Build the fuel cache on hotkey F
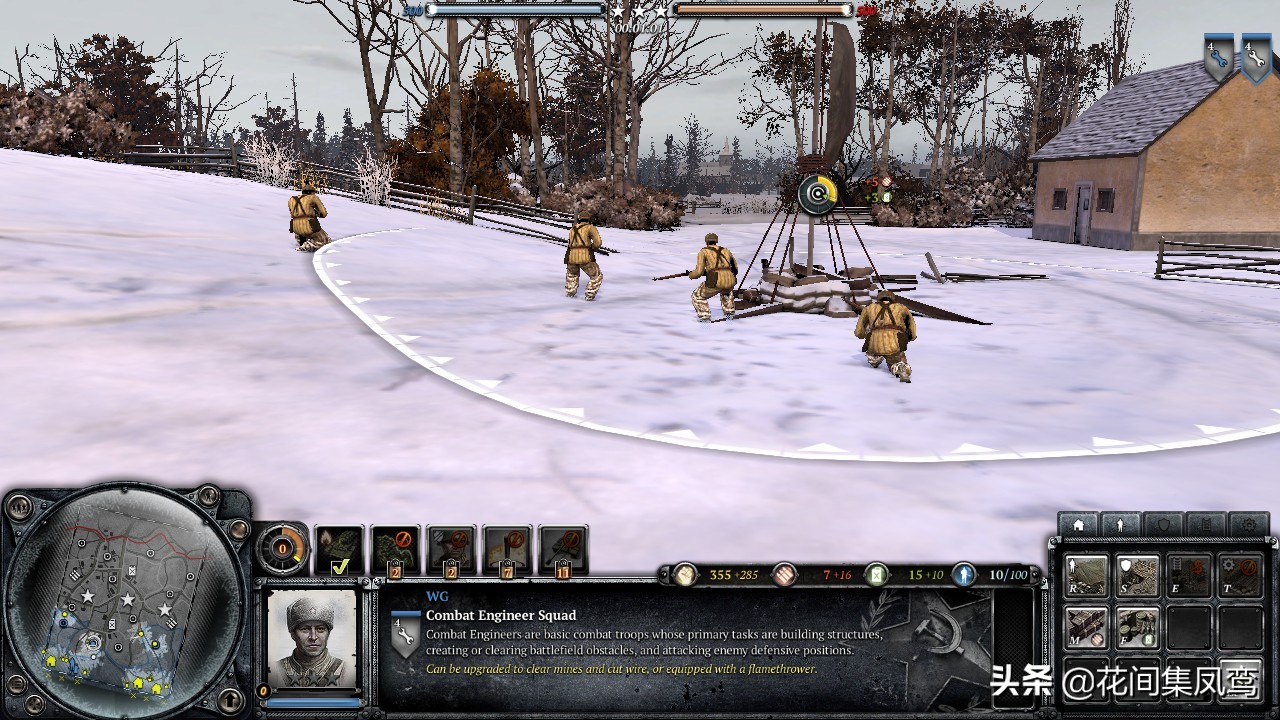This screenshot has height=720, width=1280. 1138,627
